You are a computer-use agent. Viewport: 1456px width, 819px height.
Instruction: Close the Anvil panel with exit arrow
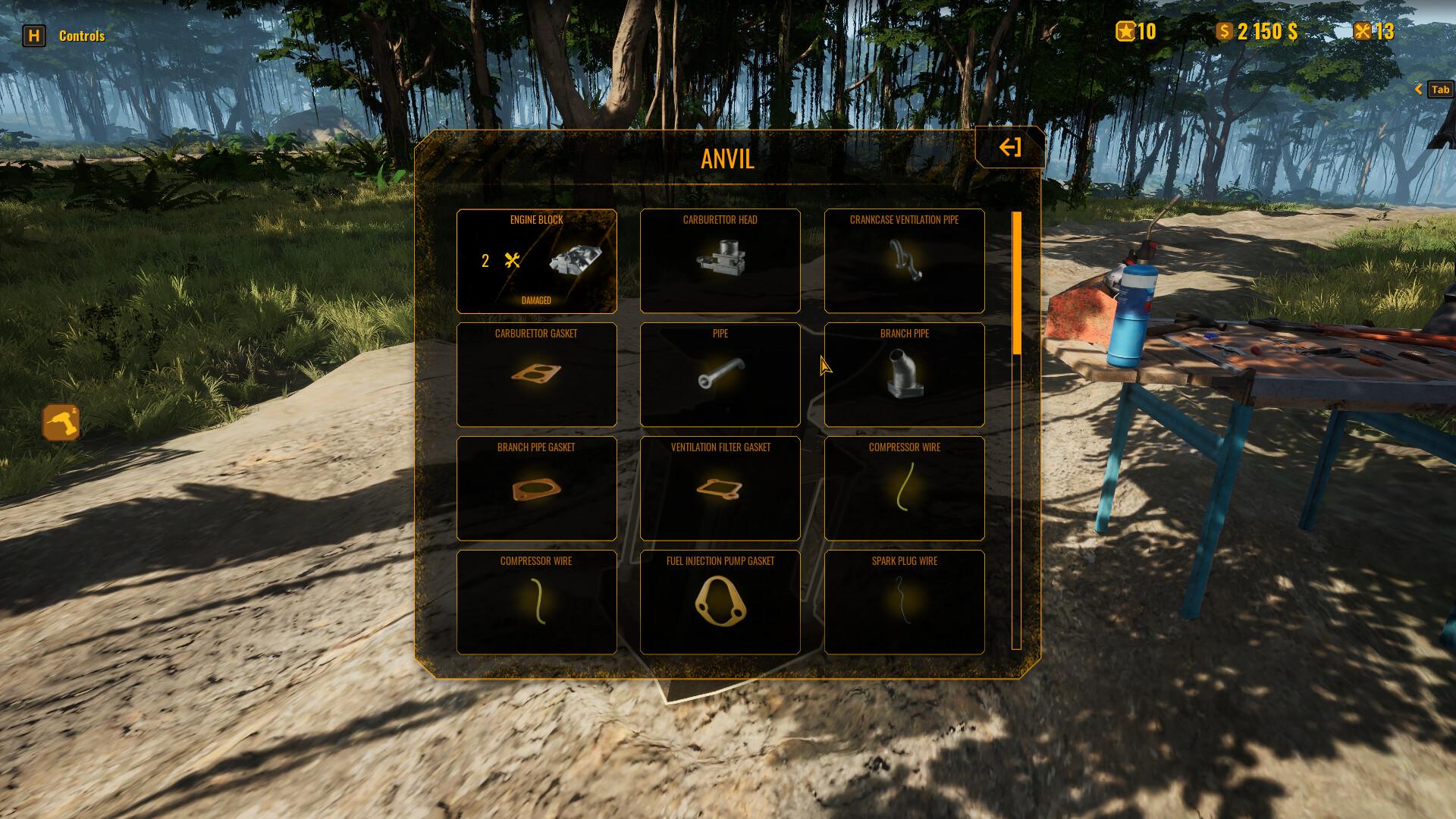click(x=1009, y=147)
